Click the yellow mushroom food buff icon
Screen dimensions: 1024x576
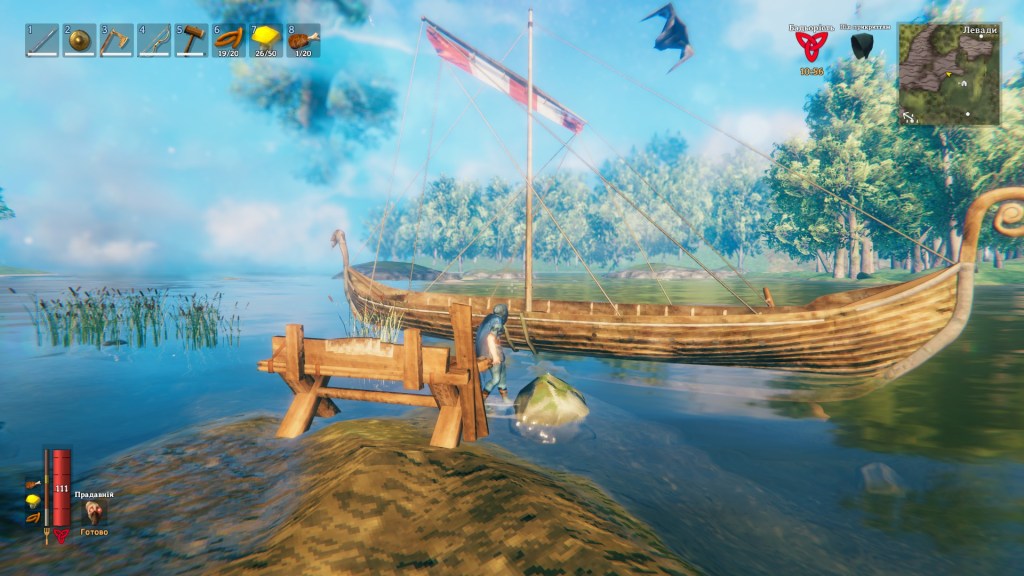click(33, 500)
